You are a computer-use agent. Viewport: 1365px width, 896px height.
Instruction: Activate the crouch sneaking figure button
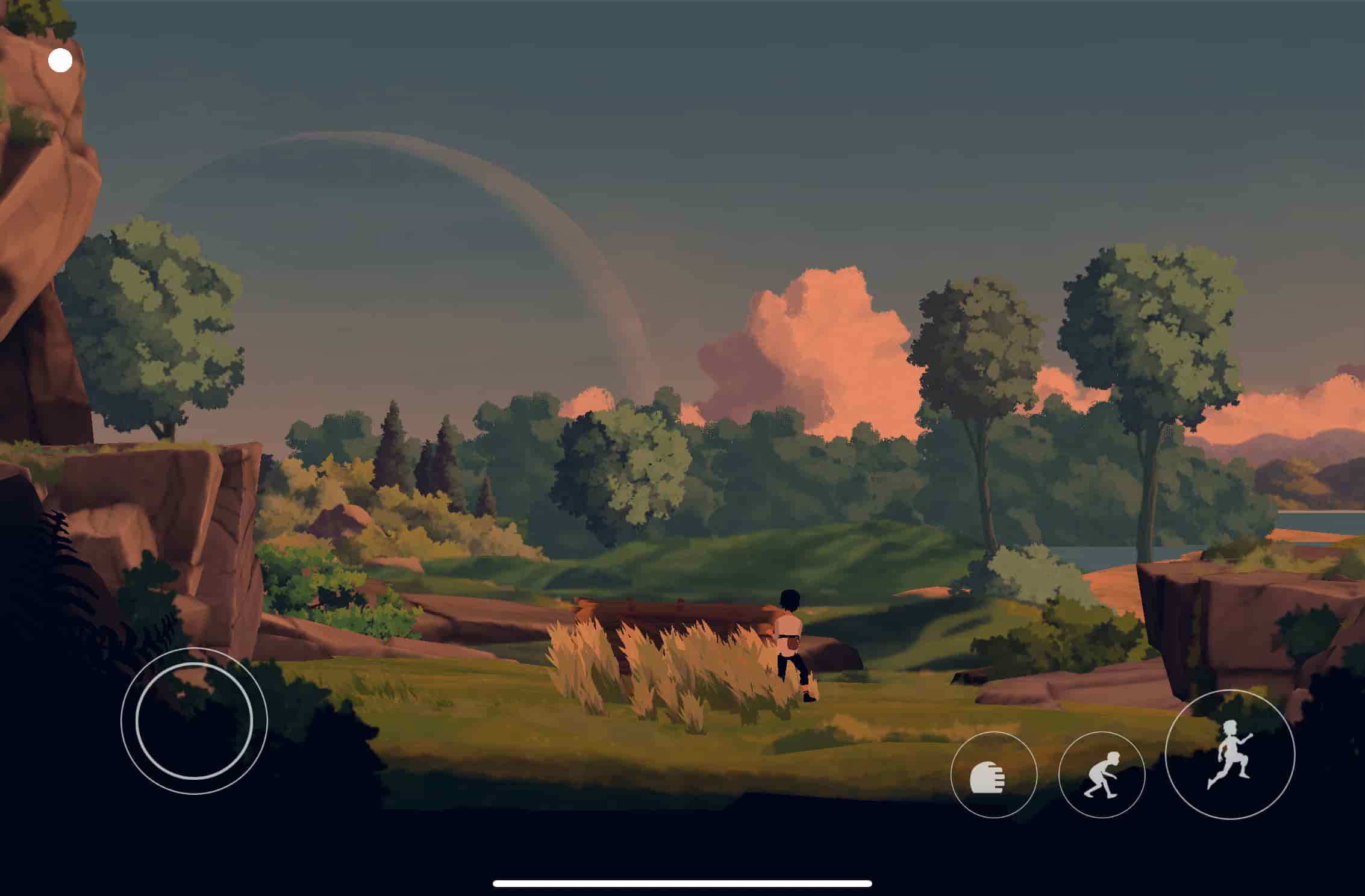click(1101, 775)
